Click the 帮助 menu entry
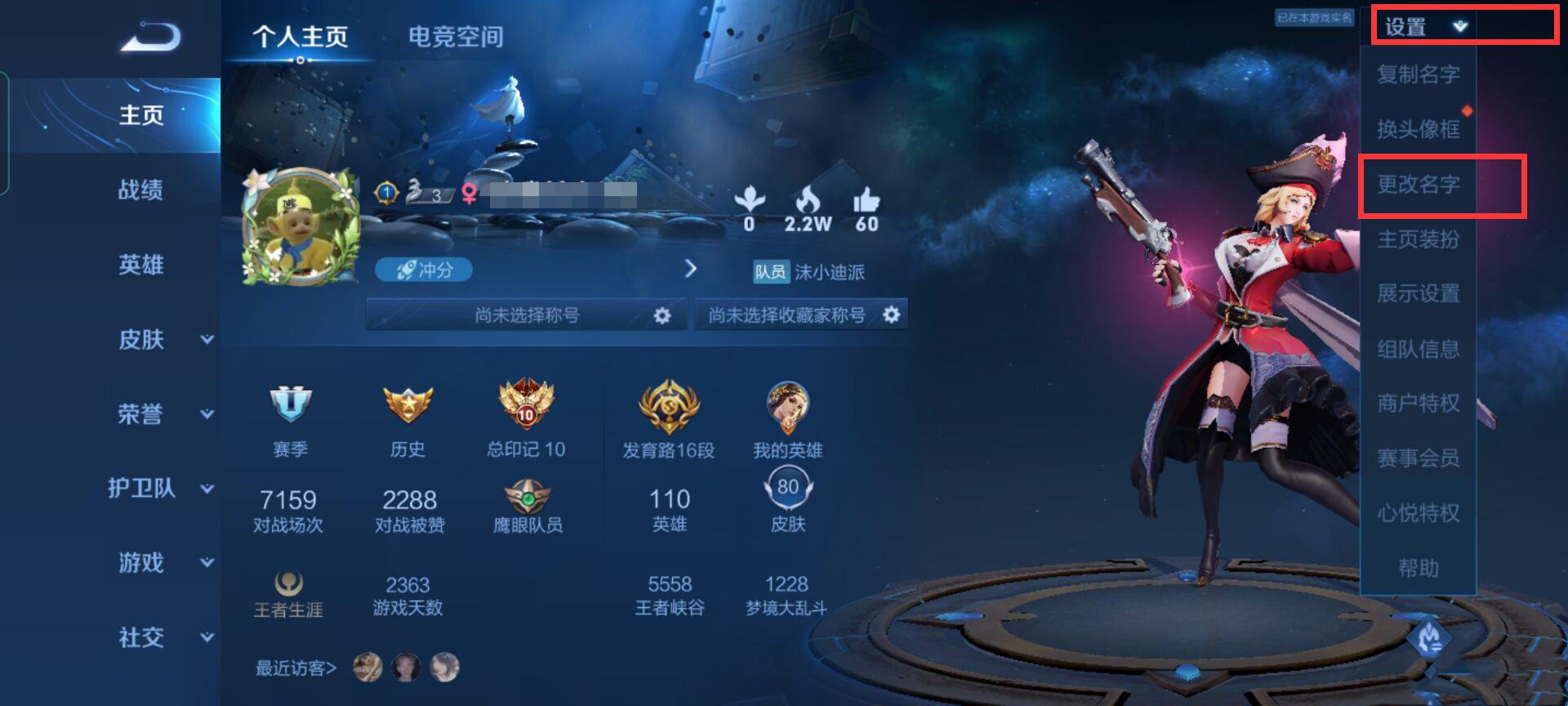Image resolution: width=1568 pixels, height=706 pixels. [x=1419, y=568]
